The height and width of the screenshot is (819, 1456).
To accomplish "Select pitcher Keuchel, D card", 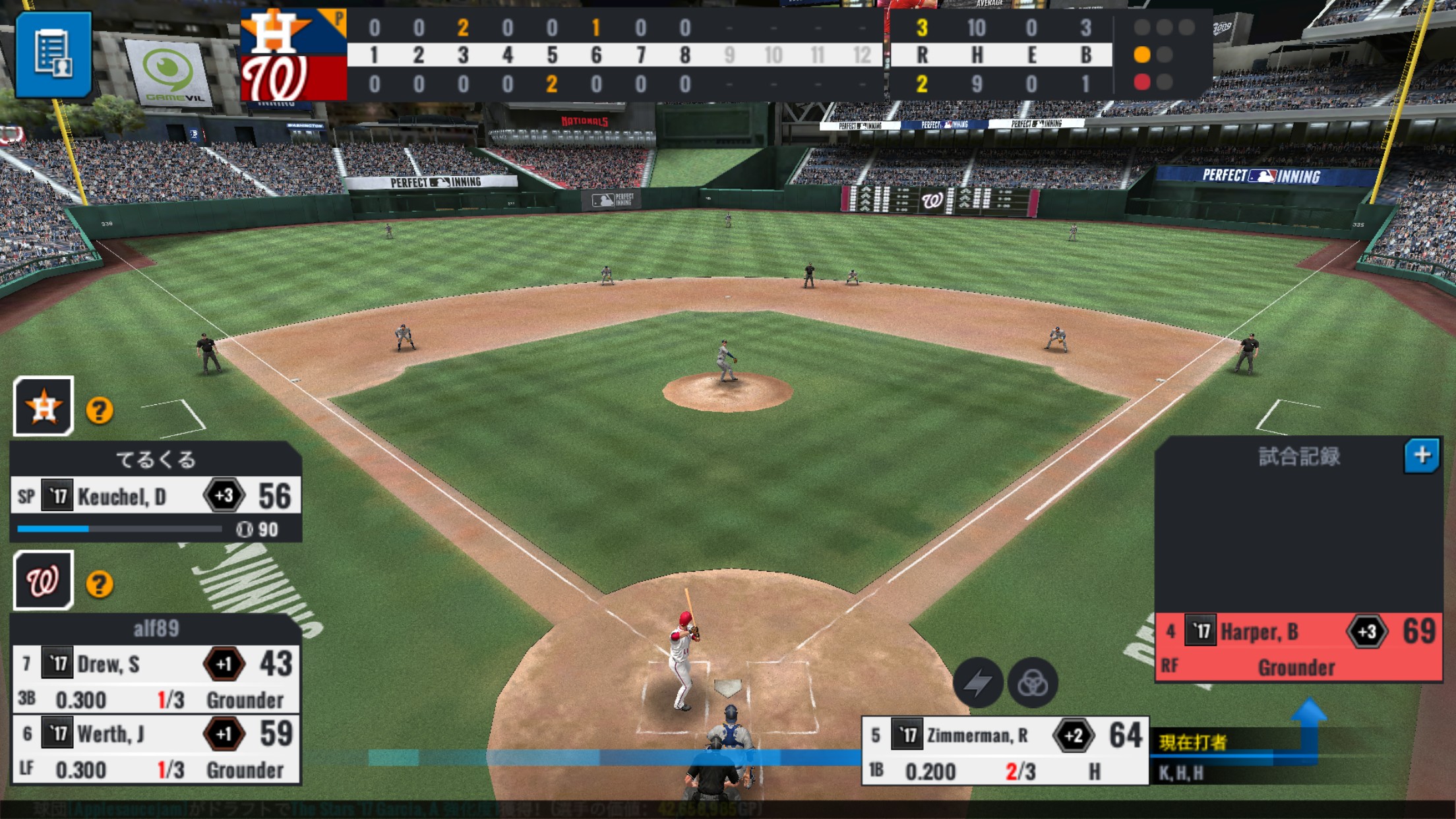I will pos(156,497).
